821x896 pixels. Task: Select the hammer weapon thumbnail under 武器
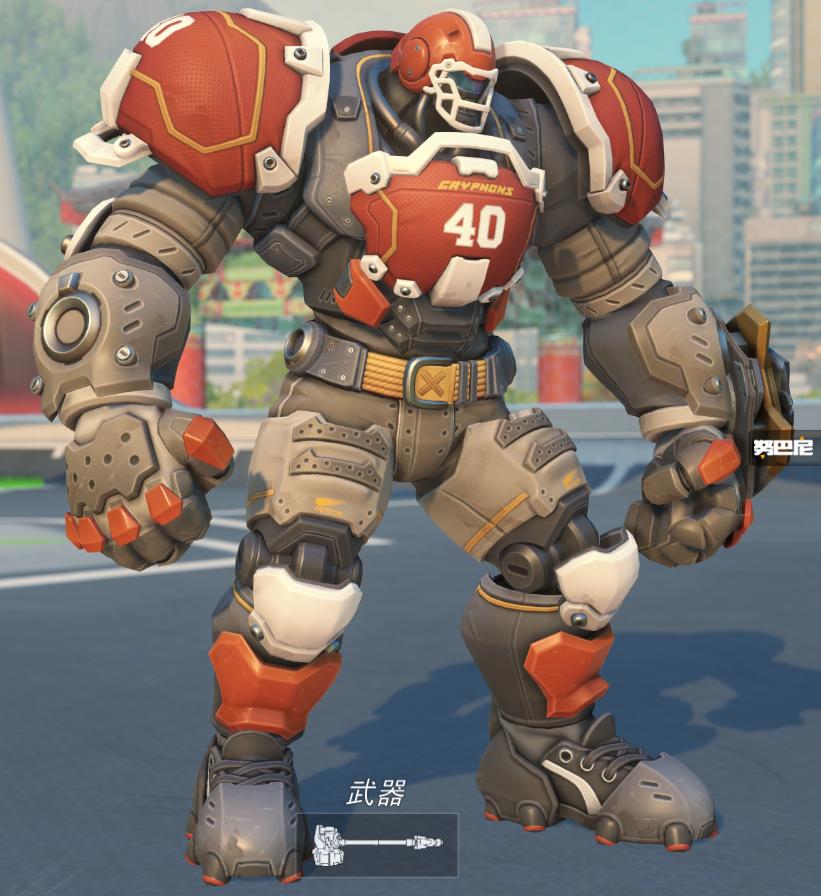378,845
